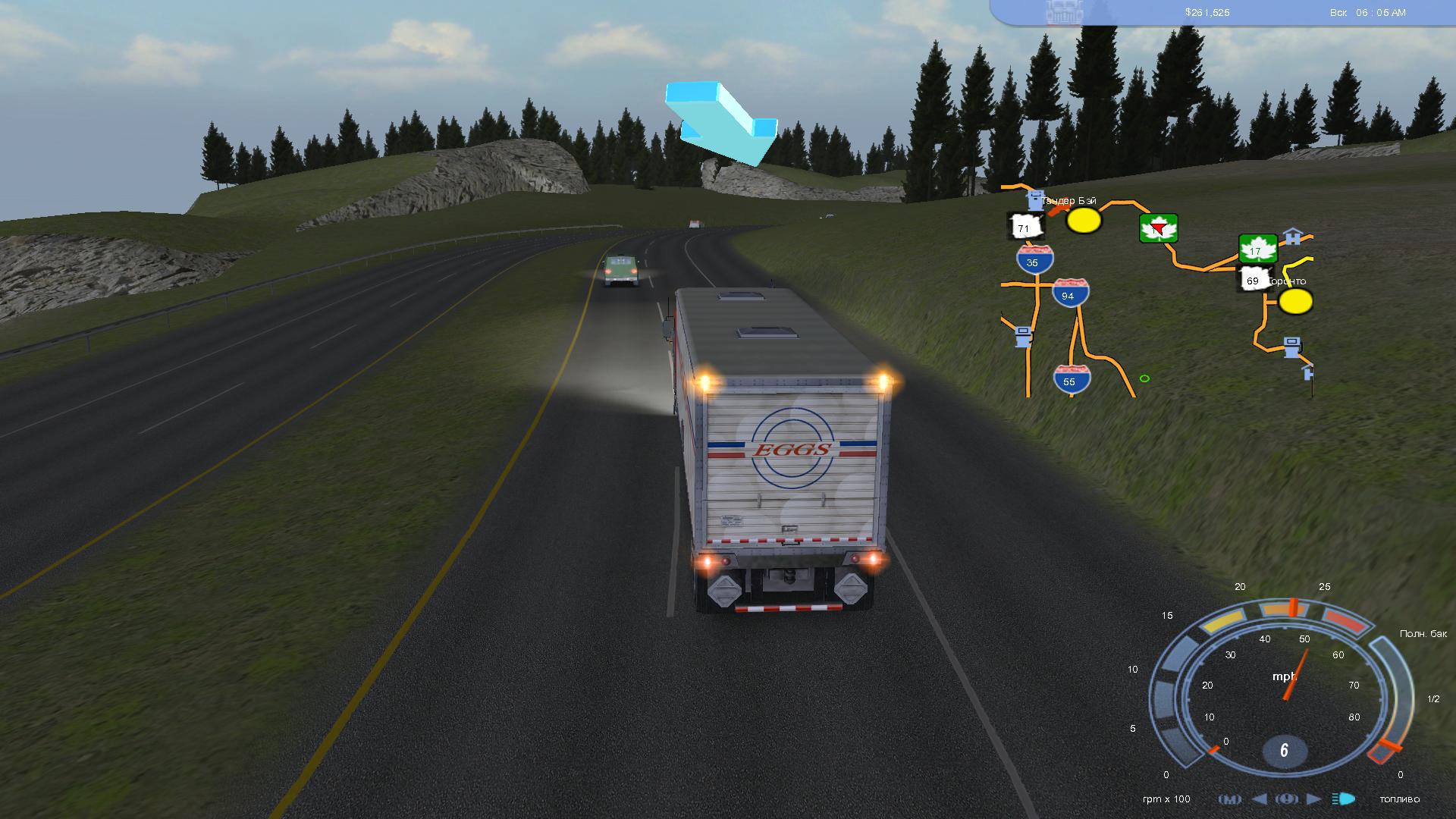Click the house icon next to highway 17
This screenshot has width=1456, height=819.
click(1291, 237)
